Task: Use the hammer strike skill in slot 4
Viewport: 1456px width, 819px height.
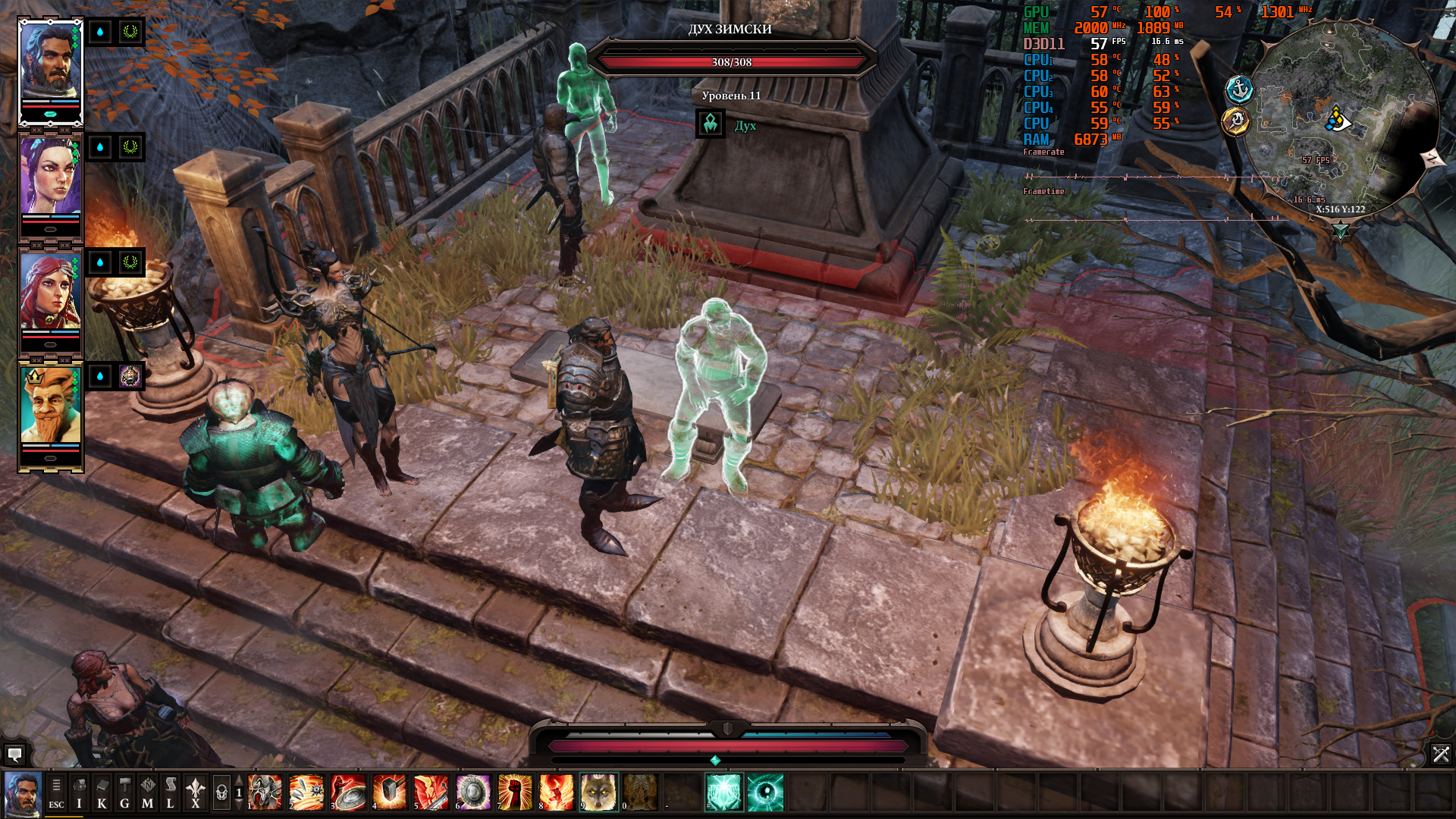Action: [x=390, y=793]
